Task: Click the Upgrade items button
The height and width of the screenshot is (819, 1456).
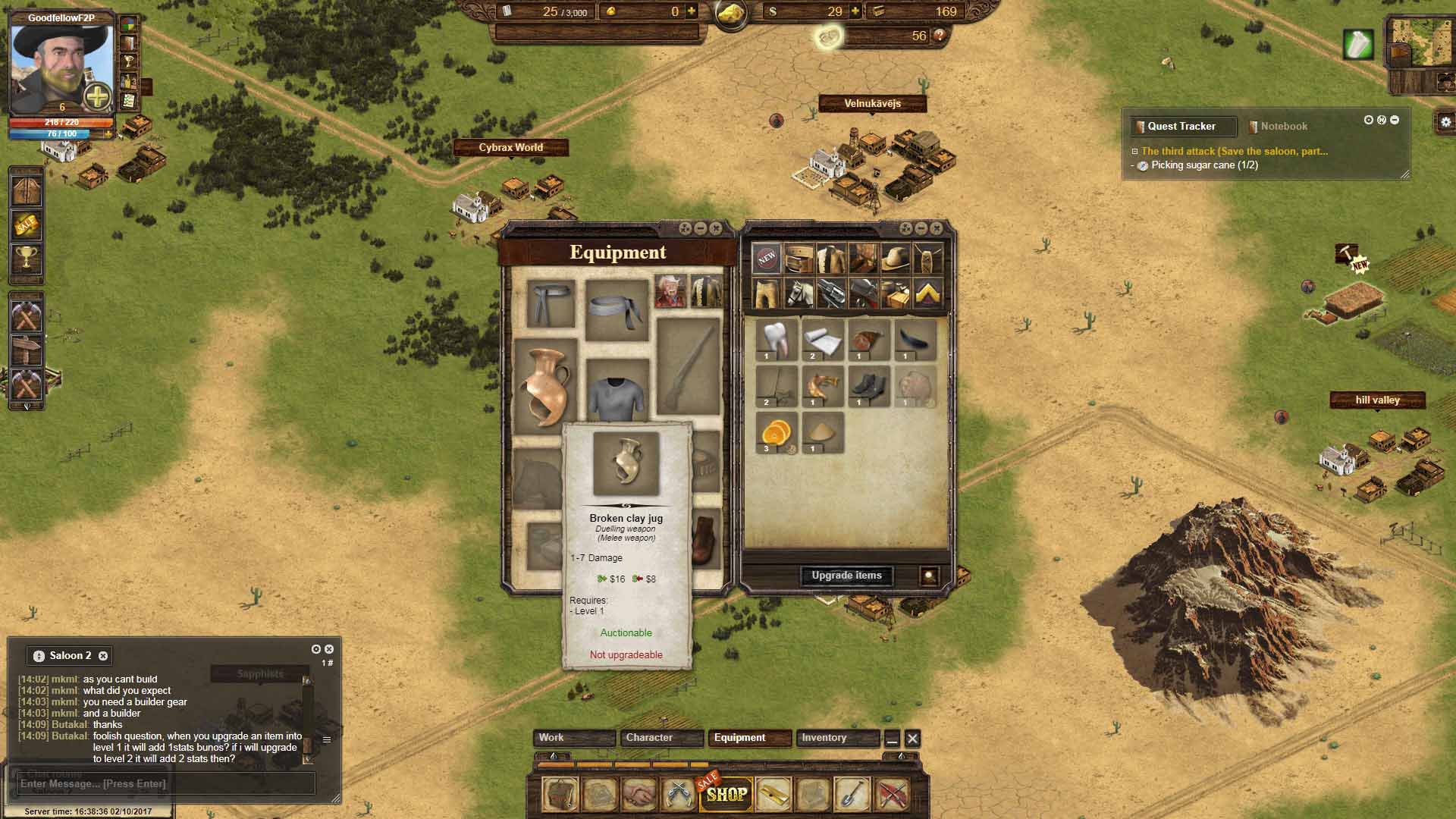Action: click(846, 576)
